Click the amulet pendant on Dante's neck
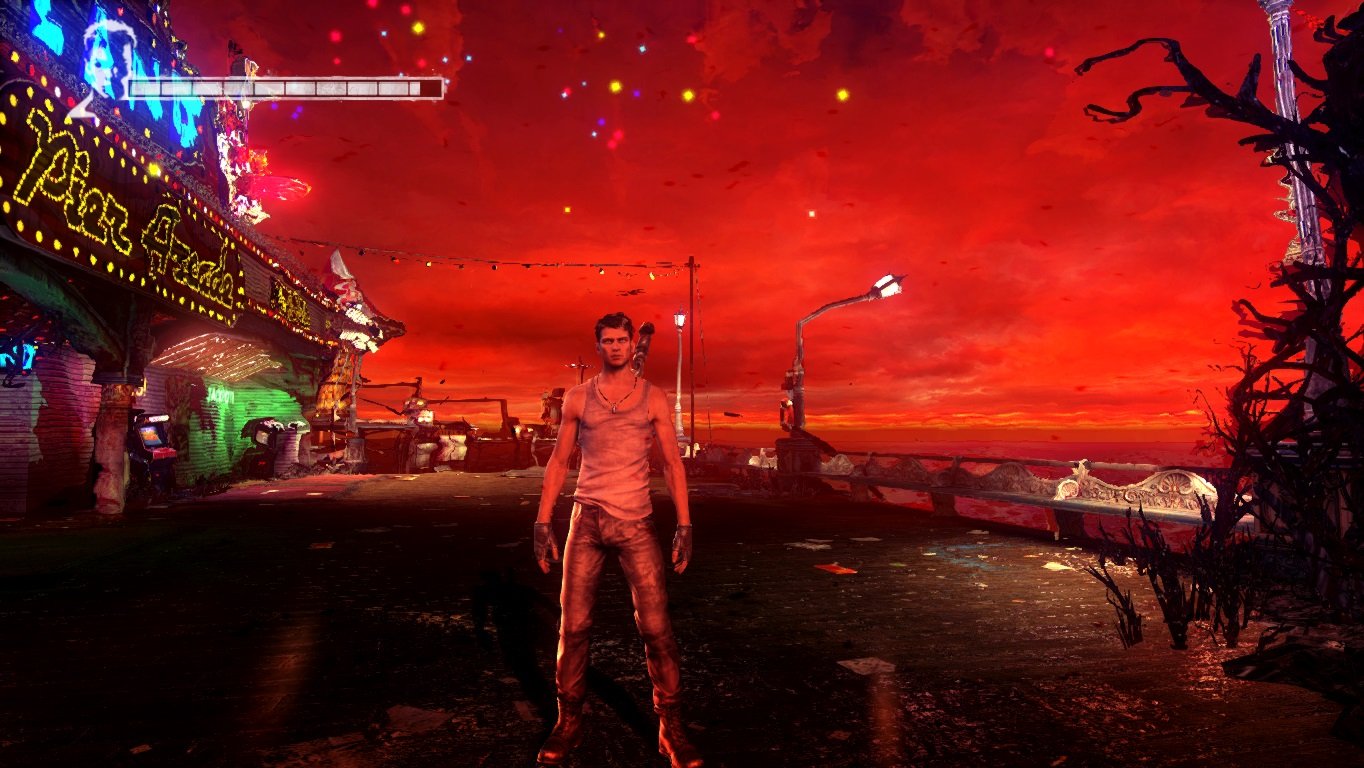1364x768 pixels. point(613,408)
